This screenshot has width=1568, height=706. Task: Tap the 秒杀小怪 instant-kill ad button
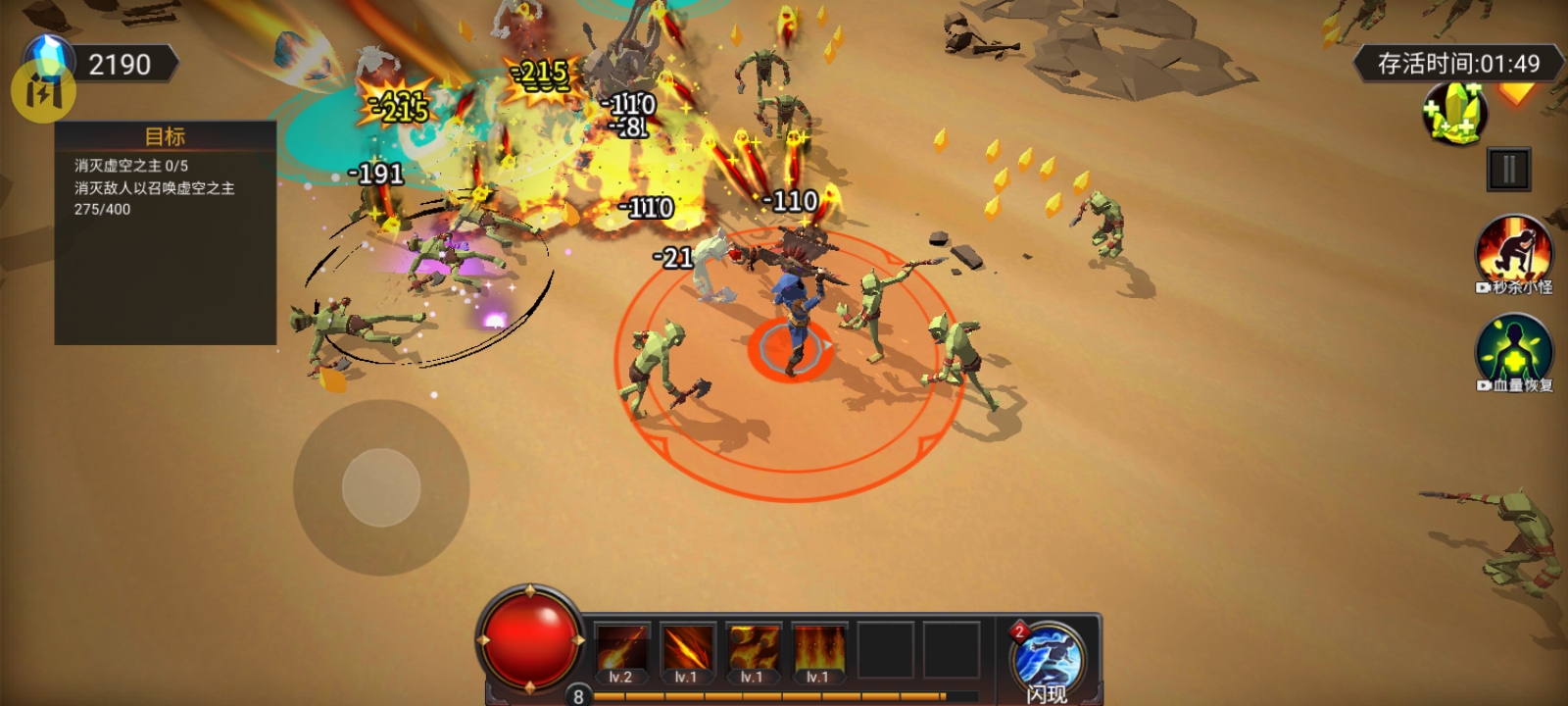1514,253
